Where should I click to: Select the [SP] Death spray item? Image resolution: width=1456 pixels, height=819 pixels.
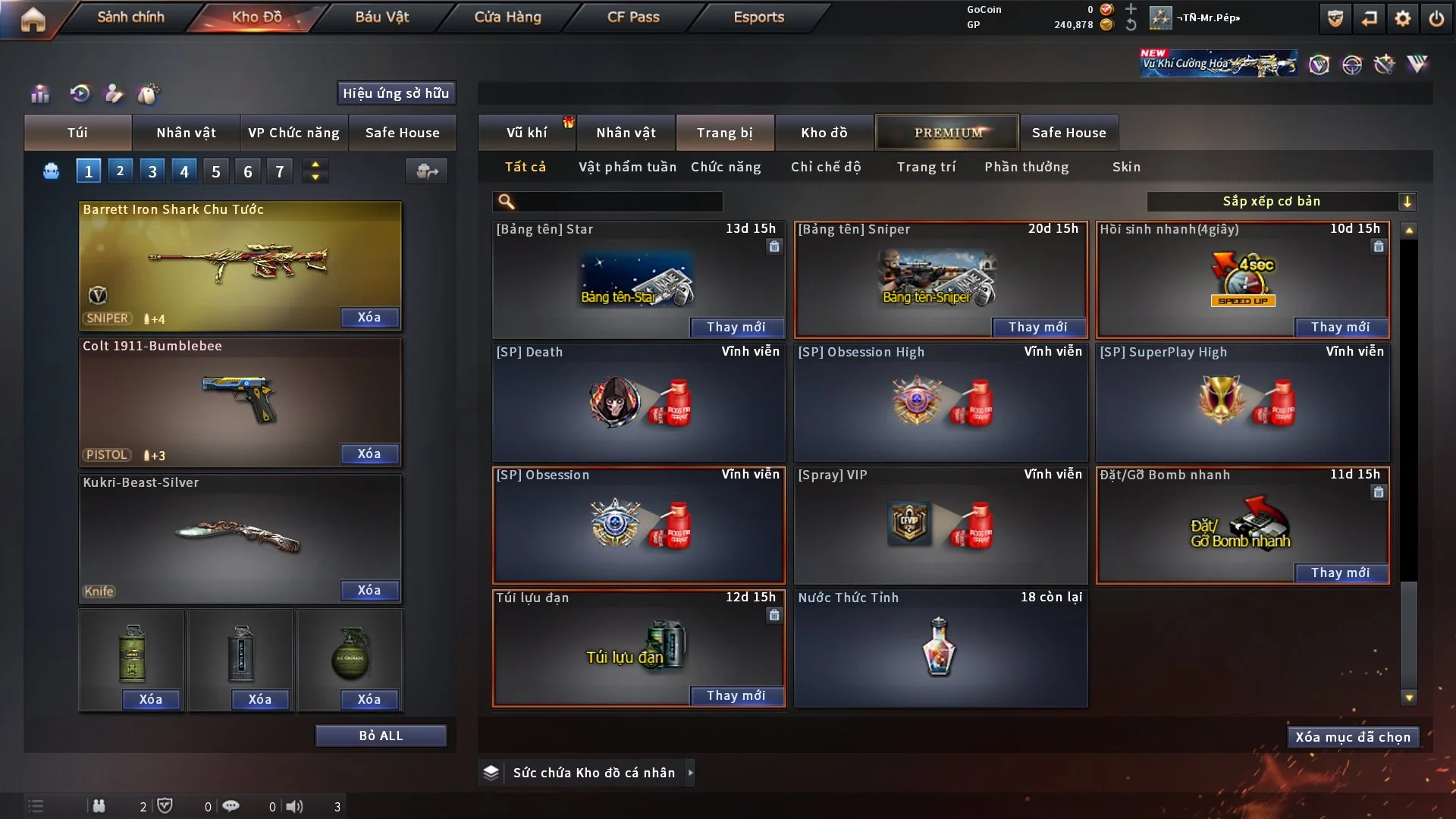coord(639,402)
